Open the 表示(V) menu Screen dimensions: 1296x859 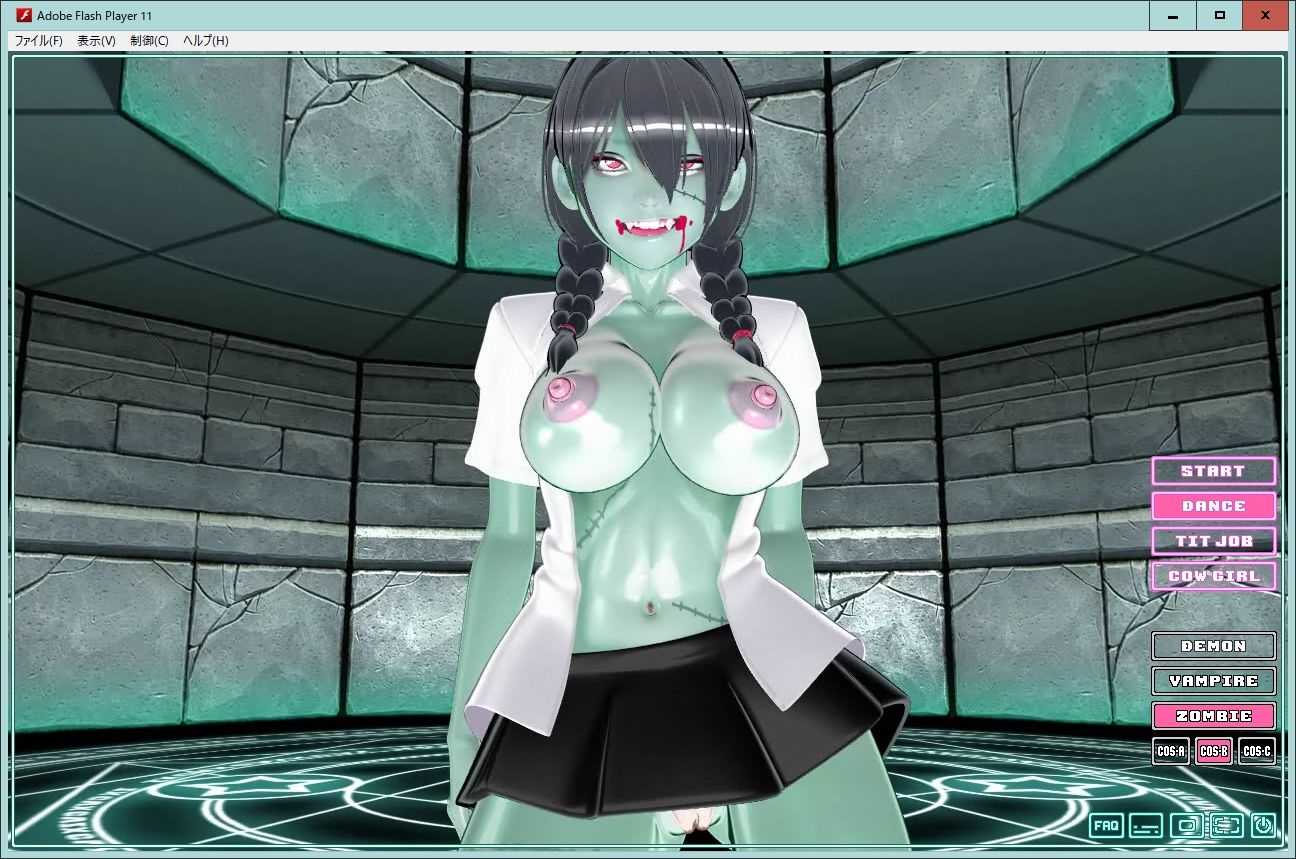[x=97, y=41]
